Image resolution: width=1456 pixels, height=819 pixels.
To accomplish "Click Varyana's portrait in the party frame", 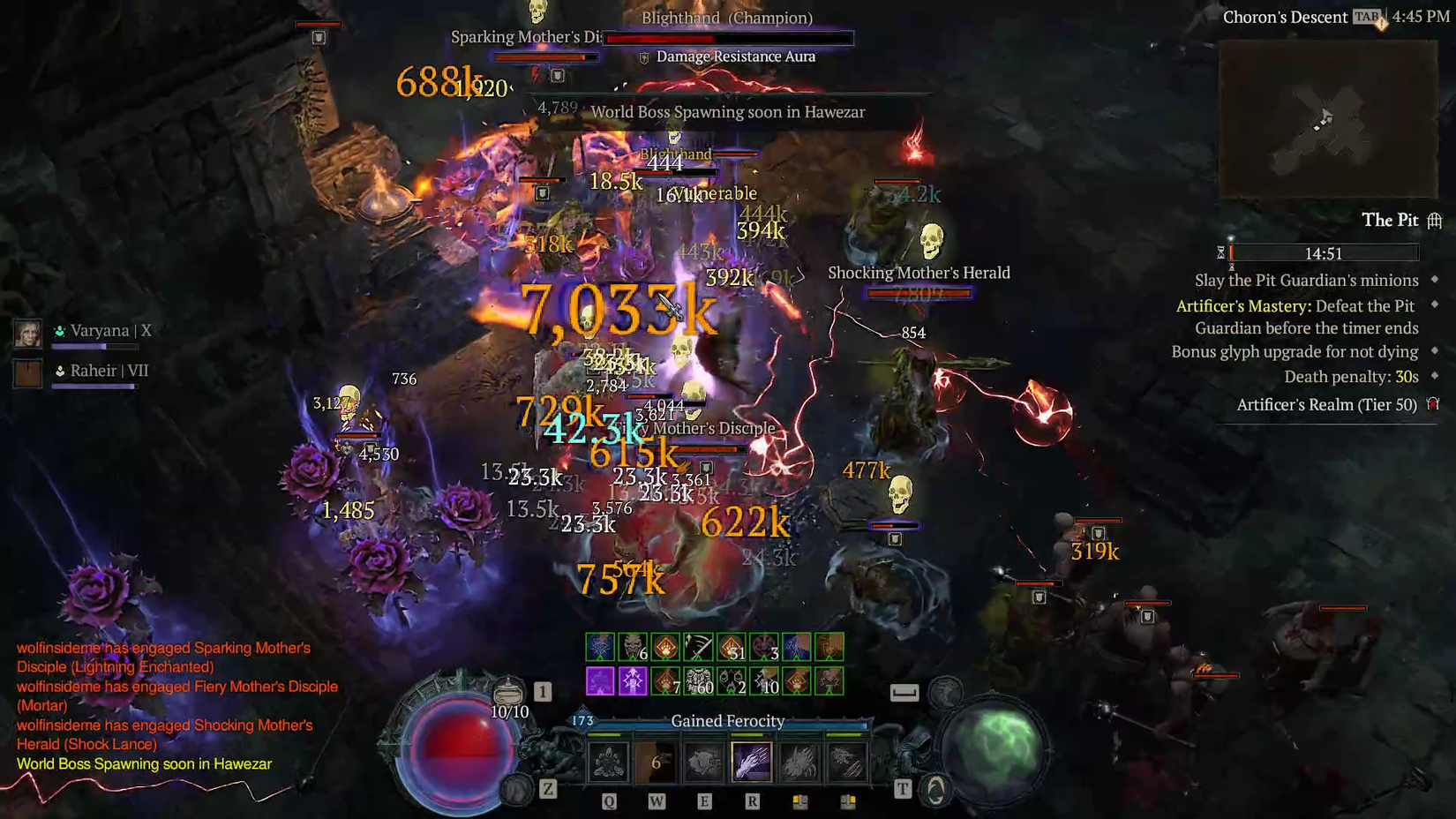I will point(27,333).
